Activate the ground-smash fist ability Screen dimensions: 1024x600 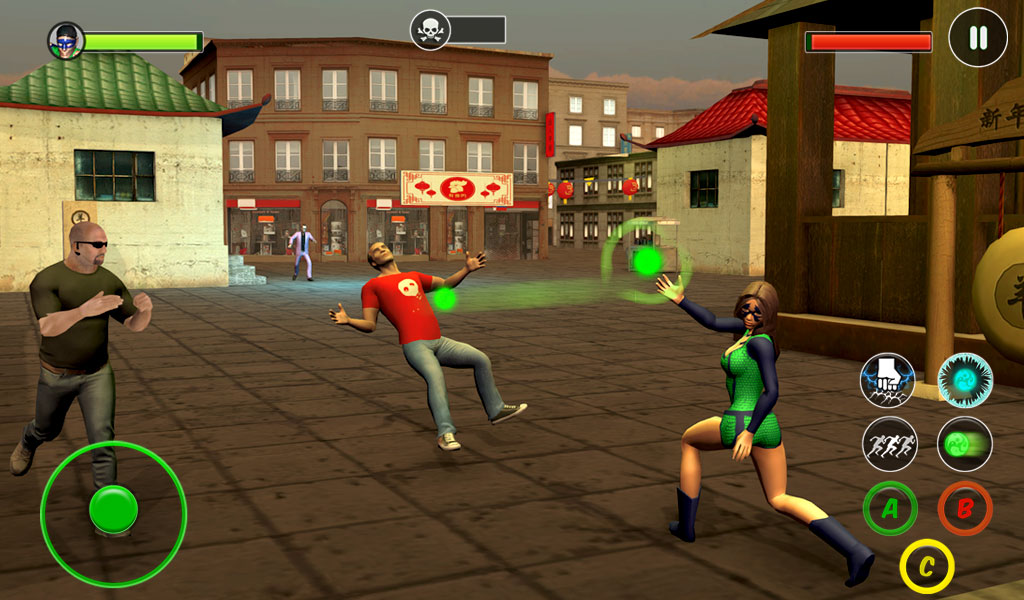click(889, 380)
